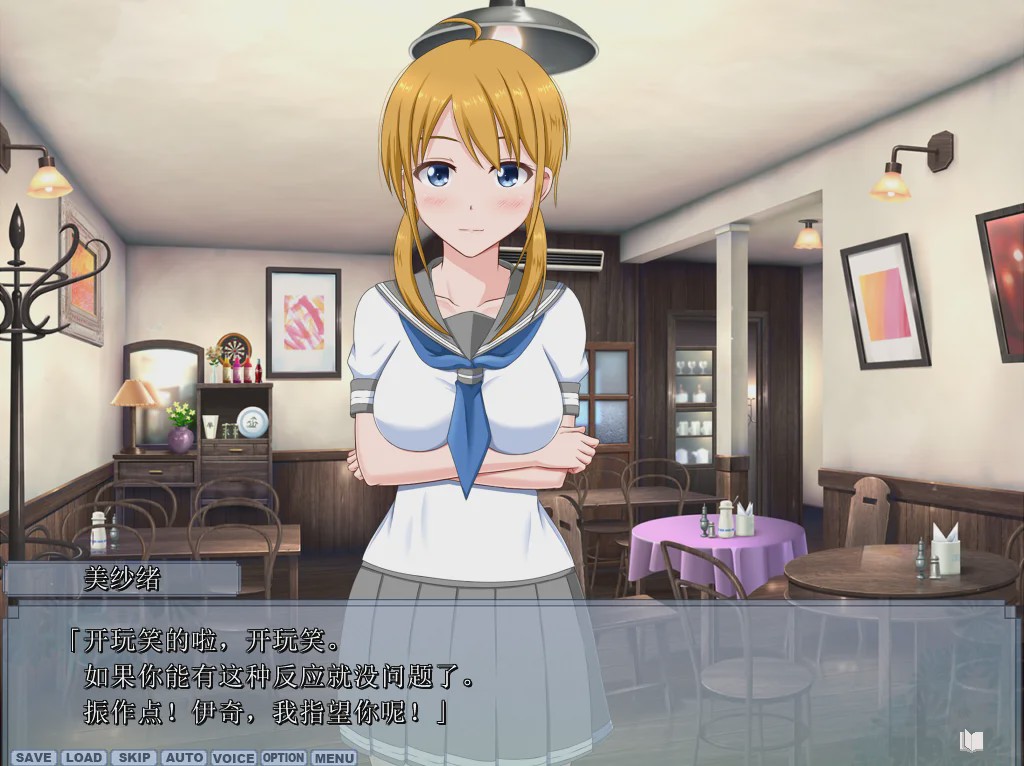The width and height of the screenshot is (1024, 766).
Task: Click the VOICE button
Action: pyautogui.click(x=234, y=758)
